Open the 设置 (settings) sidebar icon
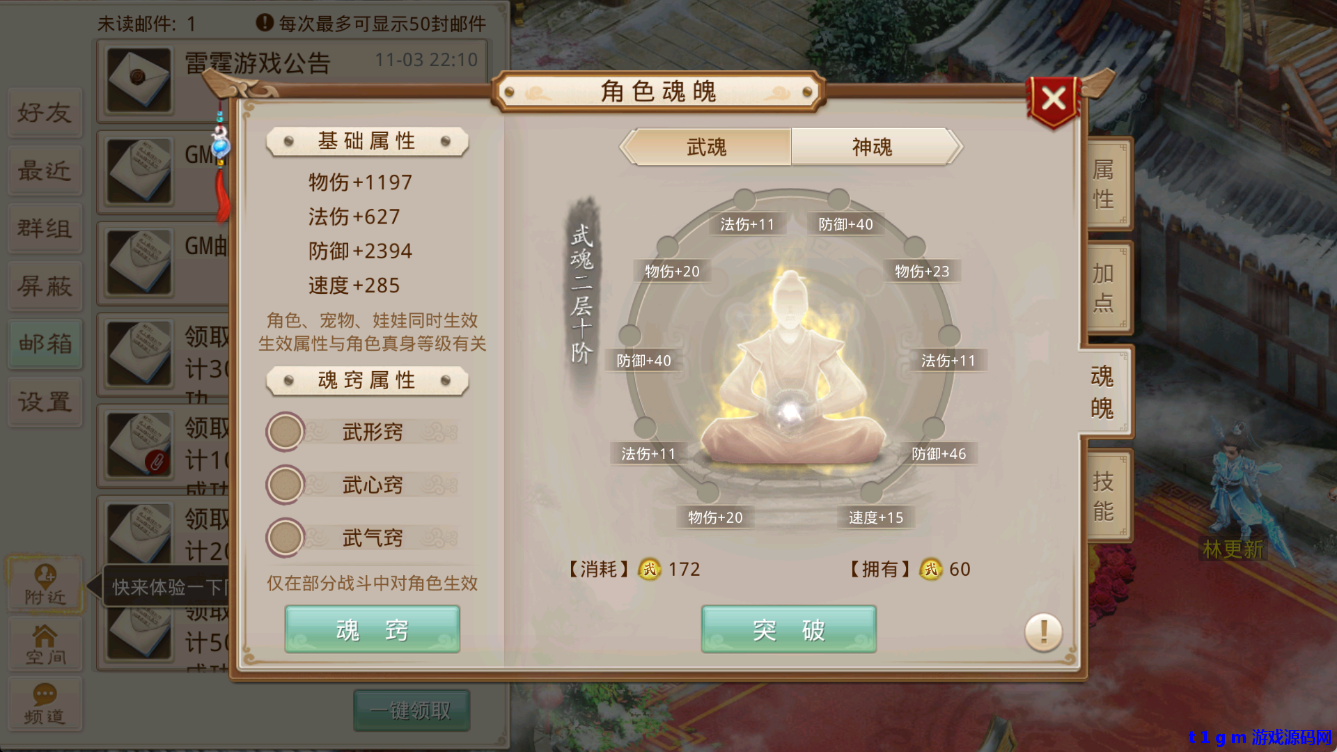Image resolution: width=1337 pixels, height=752 pixels. pos(44,402)
